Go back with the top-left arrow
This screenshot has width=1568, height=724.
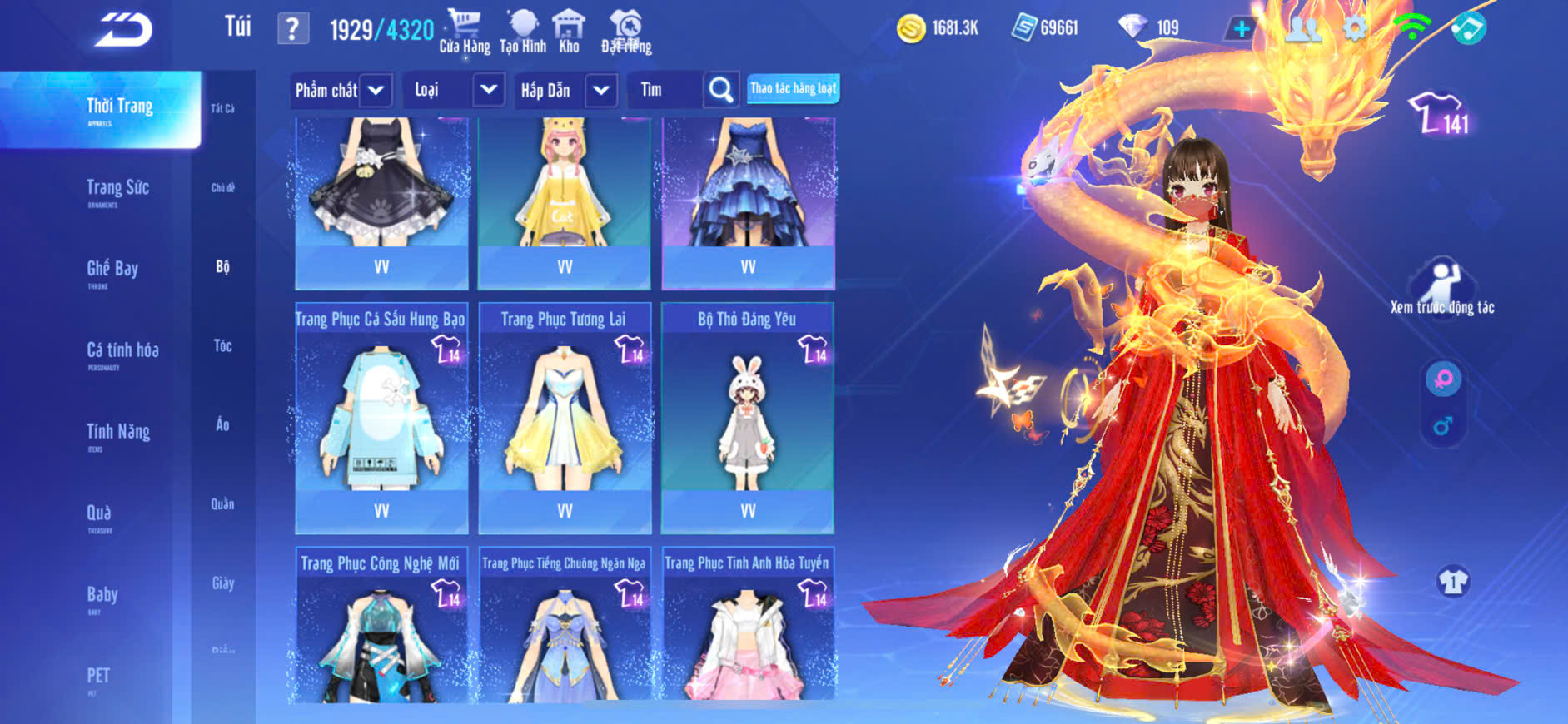[123, 30]
